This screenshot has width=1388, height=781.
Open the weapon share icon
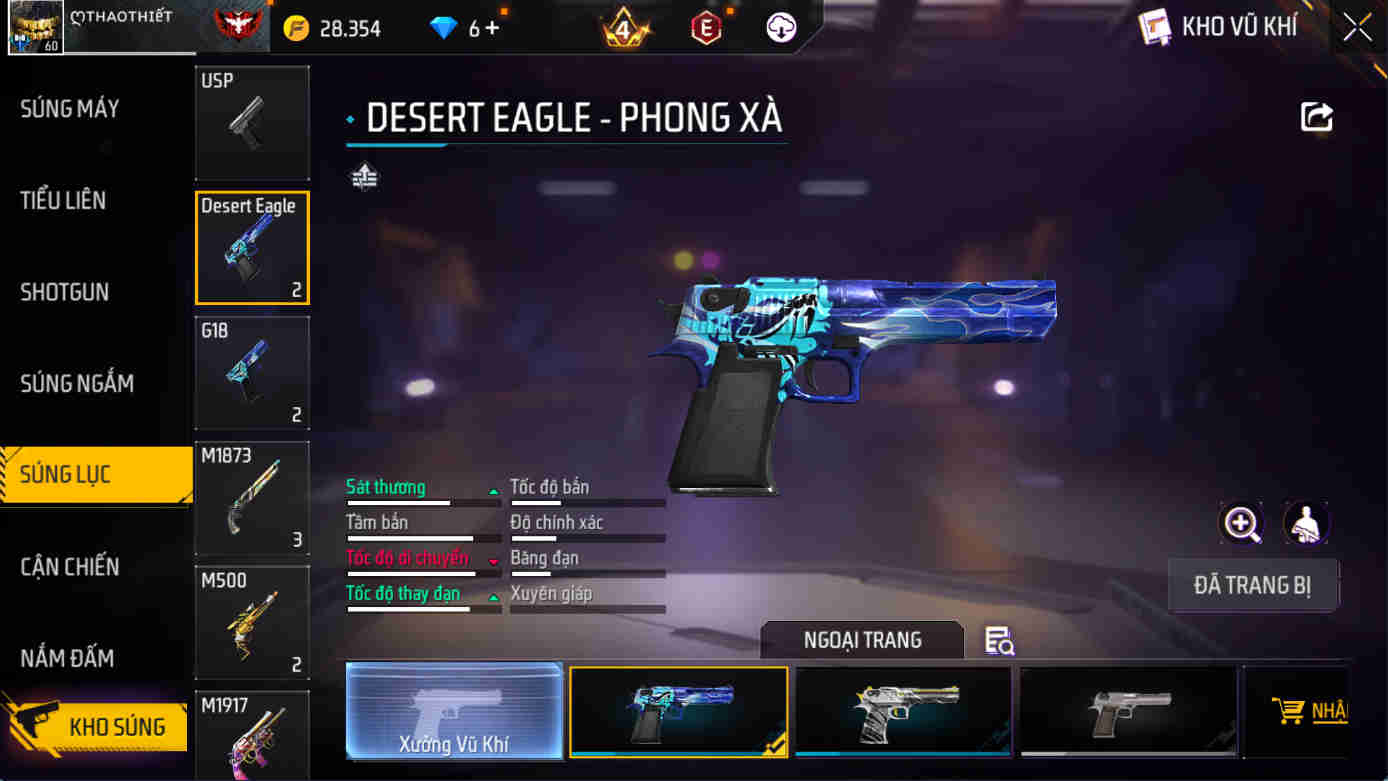pos(1316,116)
